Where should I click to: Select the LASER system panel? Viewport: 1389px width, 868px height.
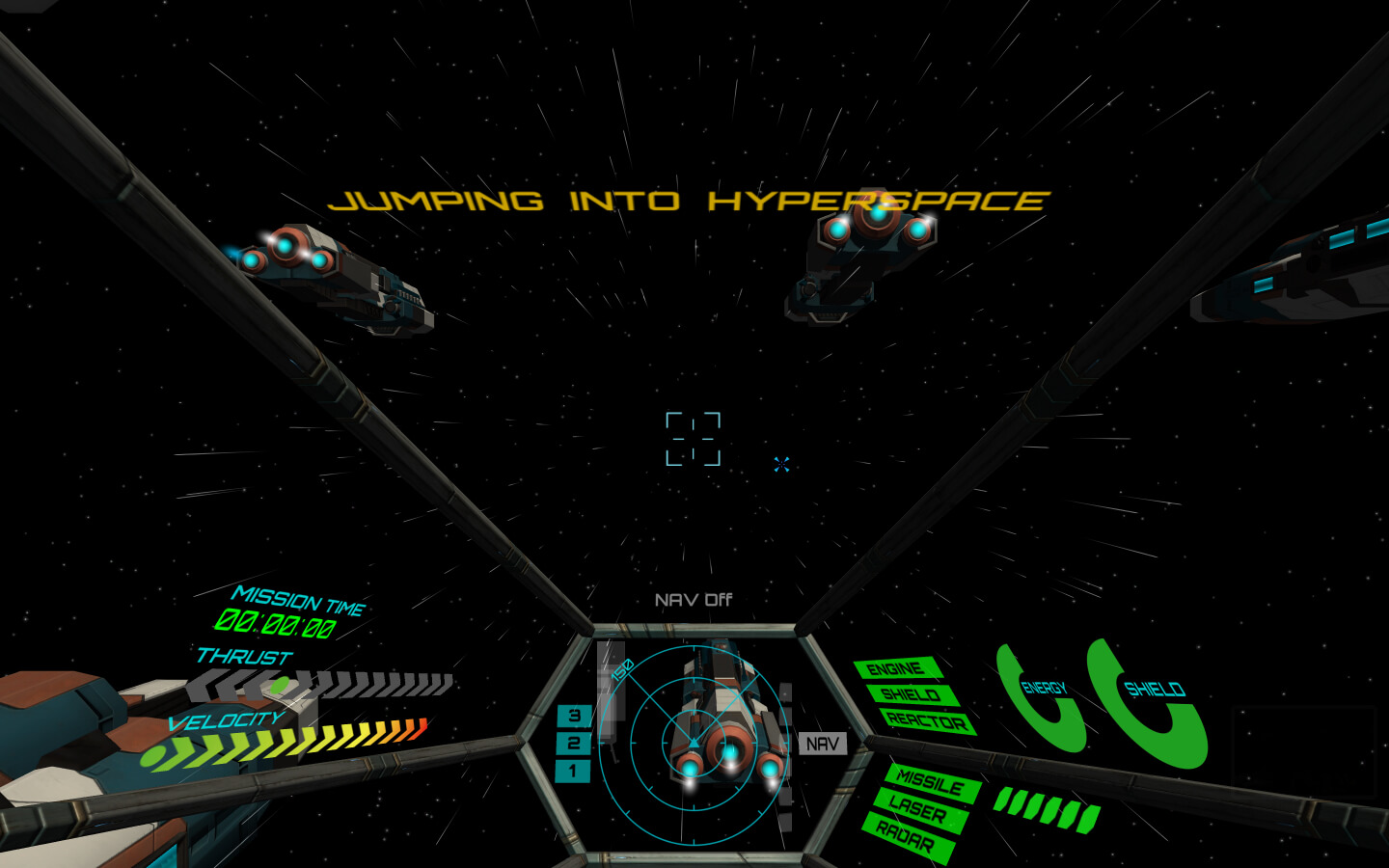[x=917, y=809]
